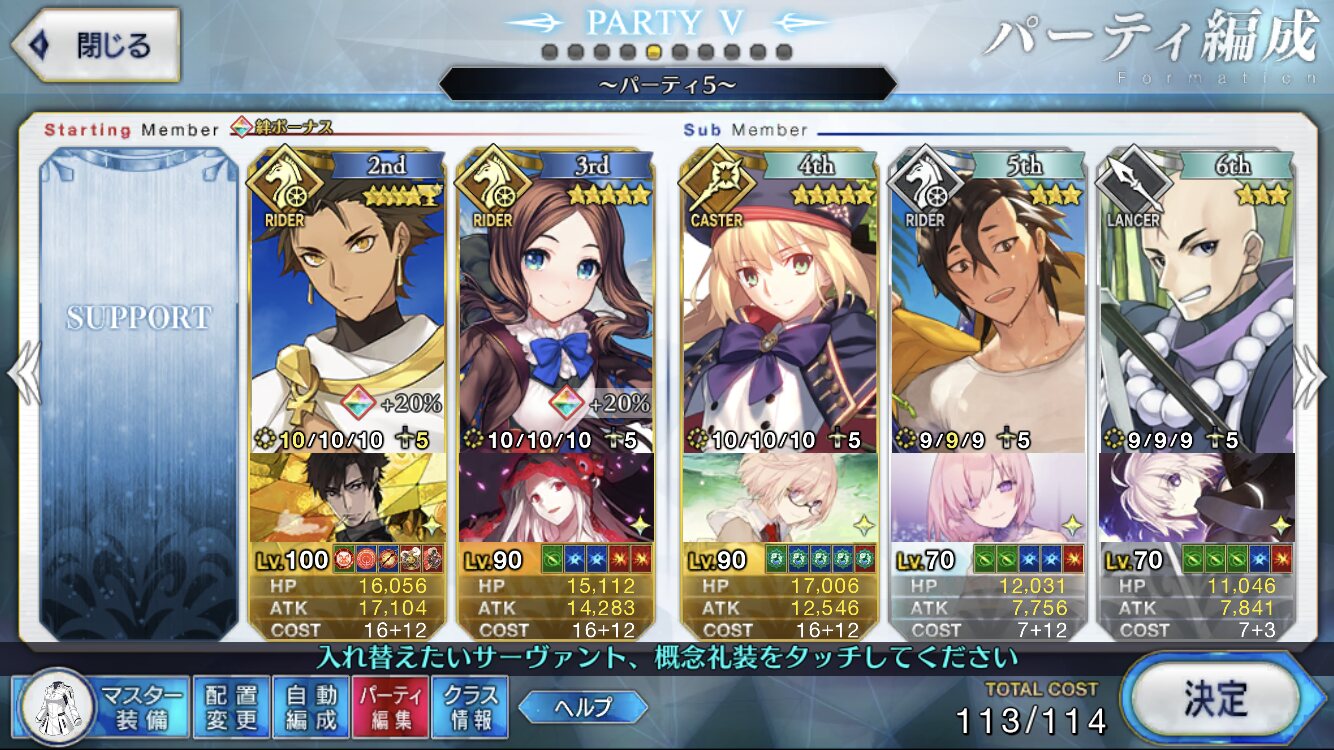The width and height of the screenshot is (1334, 750).
Task: Switch to the previous party with left arrow
Action: [22, 375]
